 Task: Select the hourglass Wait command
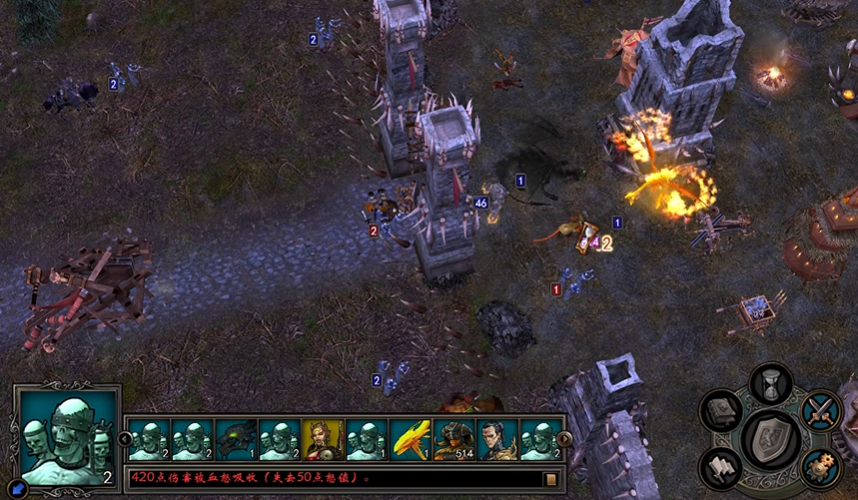771,383
